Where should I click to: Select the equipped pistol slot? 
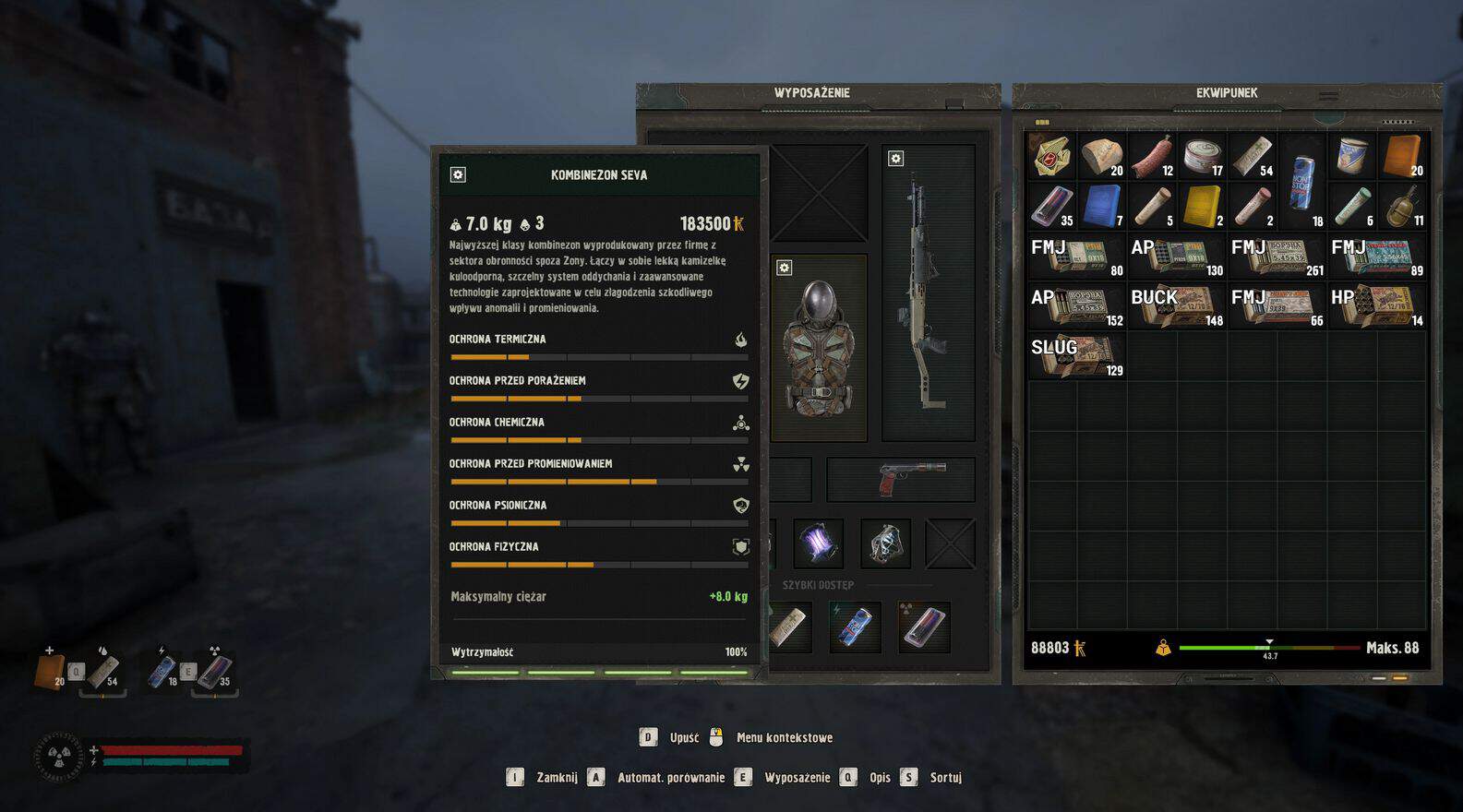pyautogui.click(x=901, y=480)
